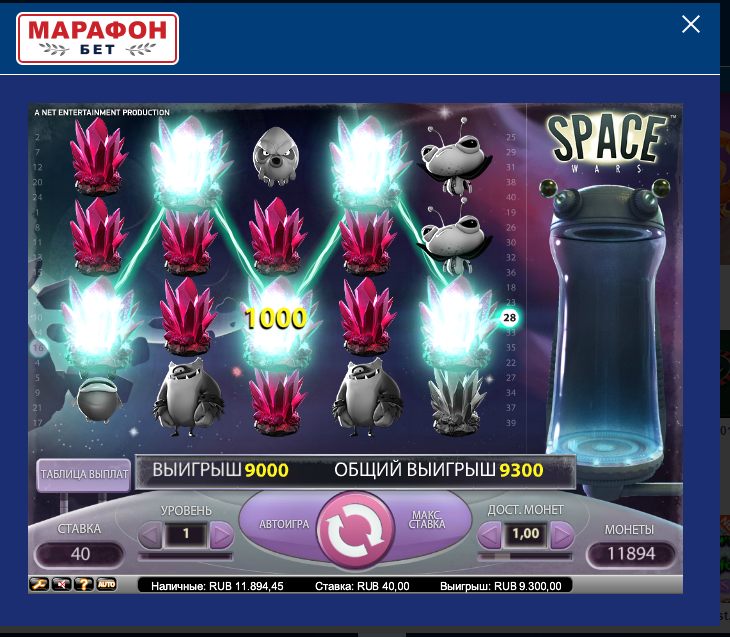Go to the Марафон Бет logo
Viewport: 730px width, 637px height.
(98, 38)
